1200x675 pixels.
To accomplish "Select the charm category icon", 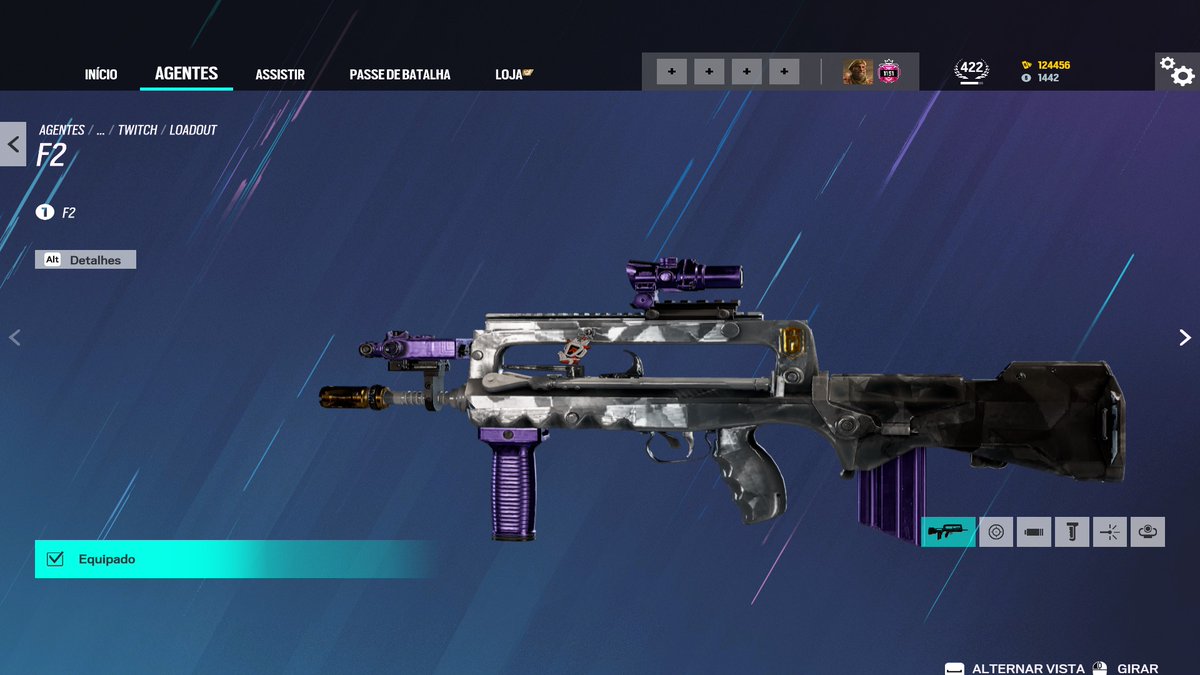I will (x=1148, y=532).
